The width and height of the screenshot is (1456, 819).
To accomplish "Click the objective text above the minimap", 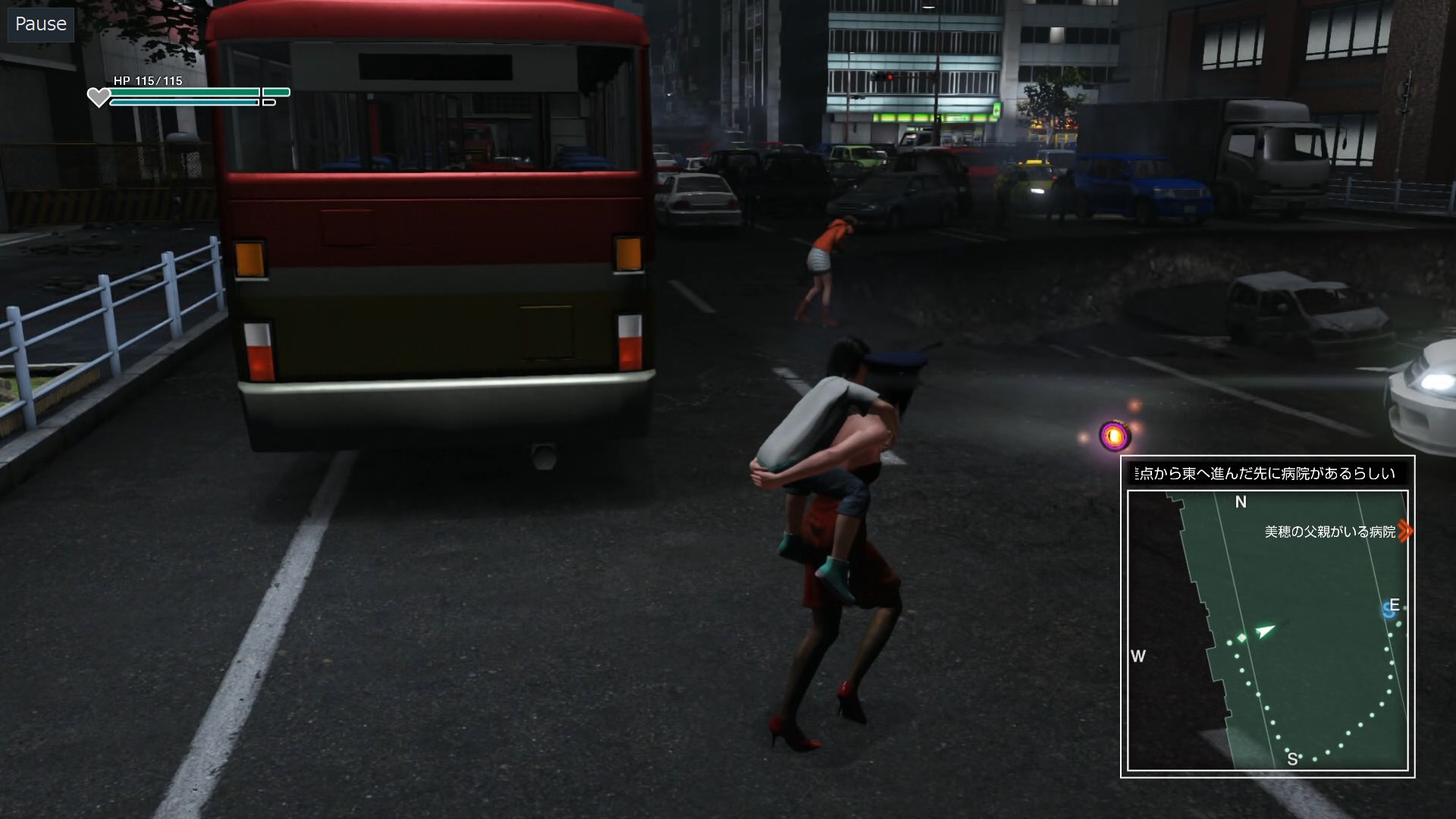I will 1267,473.
